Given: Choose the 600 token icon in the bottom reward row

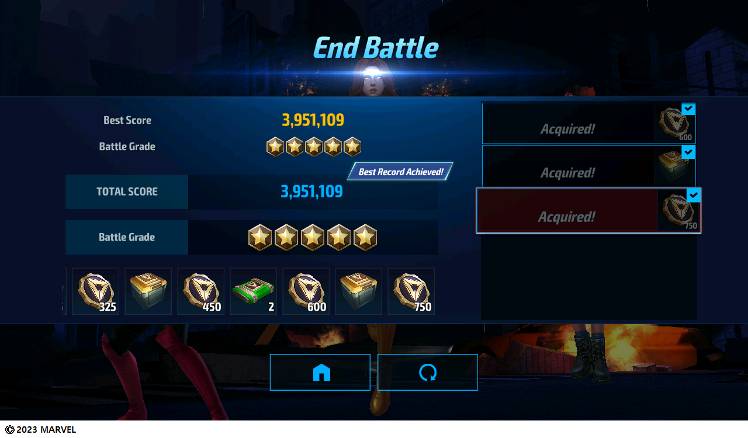Looking at the screenshot, I should click(x=305, y=292).
